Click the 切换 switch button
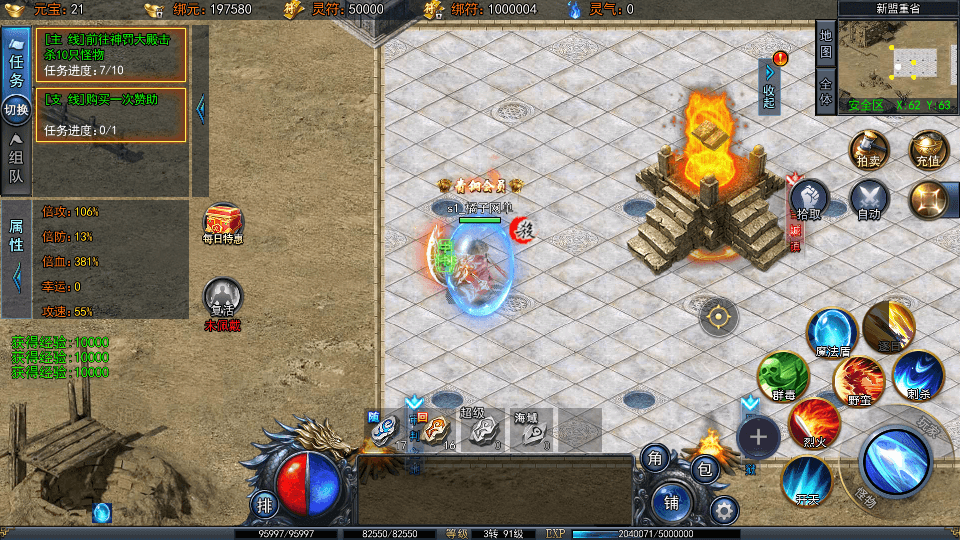This screenshot has height=540, width=960. point(17,109)
